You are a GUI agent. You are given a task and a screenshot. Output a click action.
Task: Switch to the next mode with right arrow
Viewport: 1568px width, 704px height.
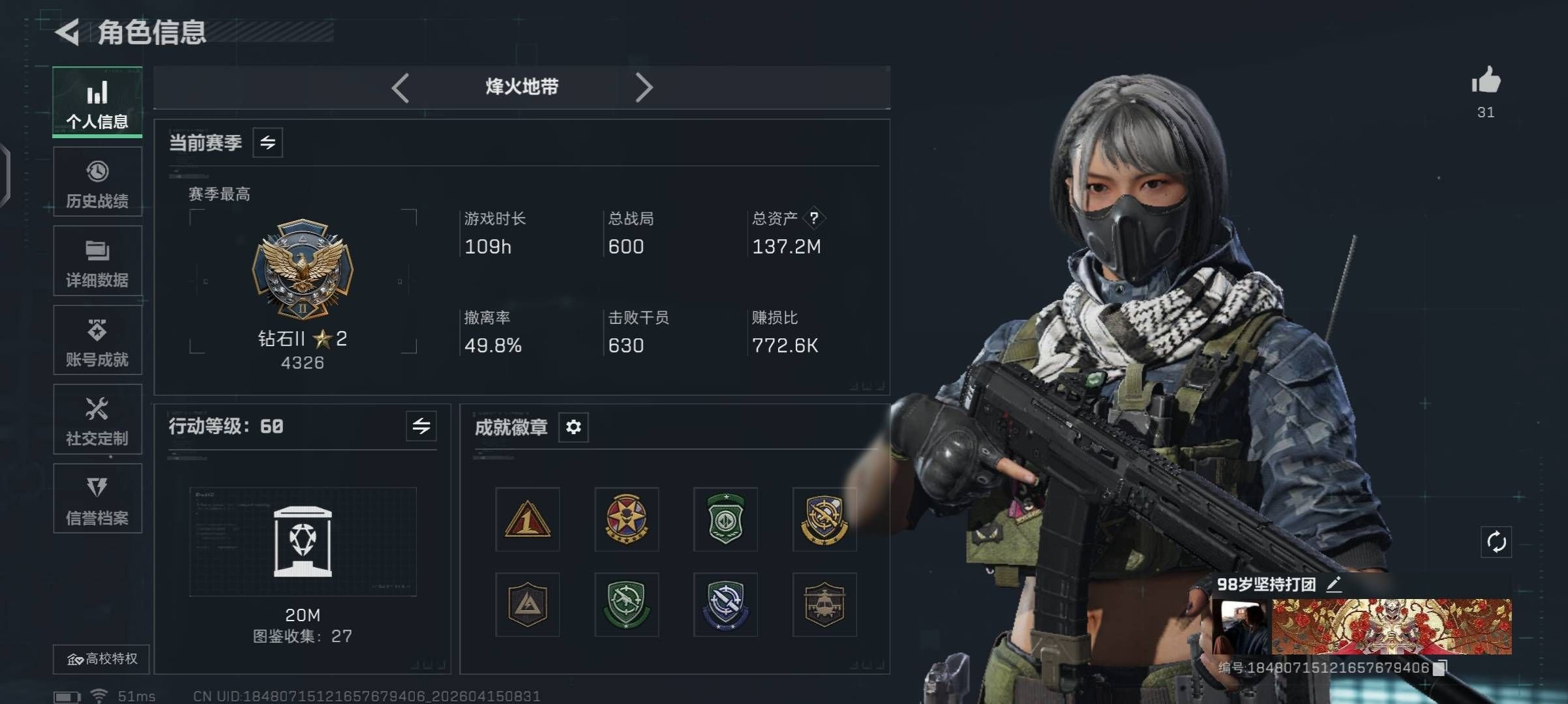(644, 87)
